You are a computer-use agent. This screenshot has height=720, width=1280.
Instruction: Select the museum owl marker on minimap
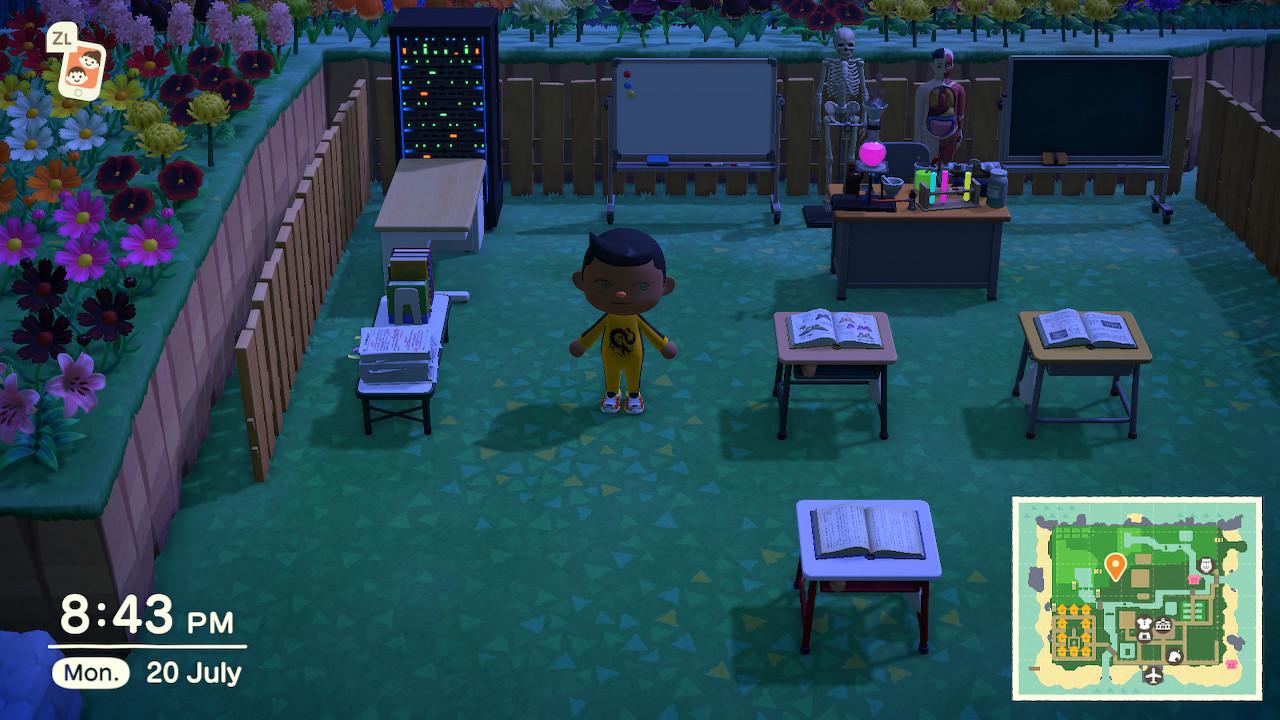pyautogui.click(x=1205, y=565)
